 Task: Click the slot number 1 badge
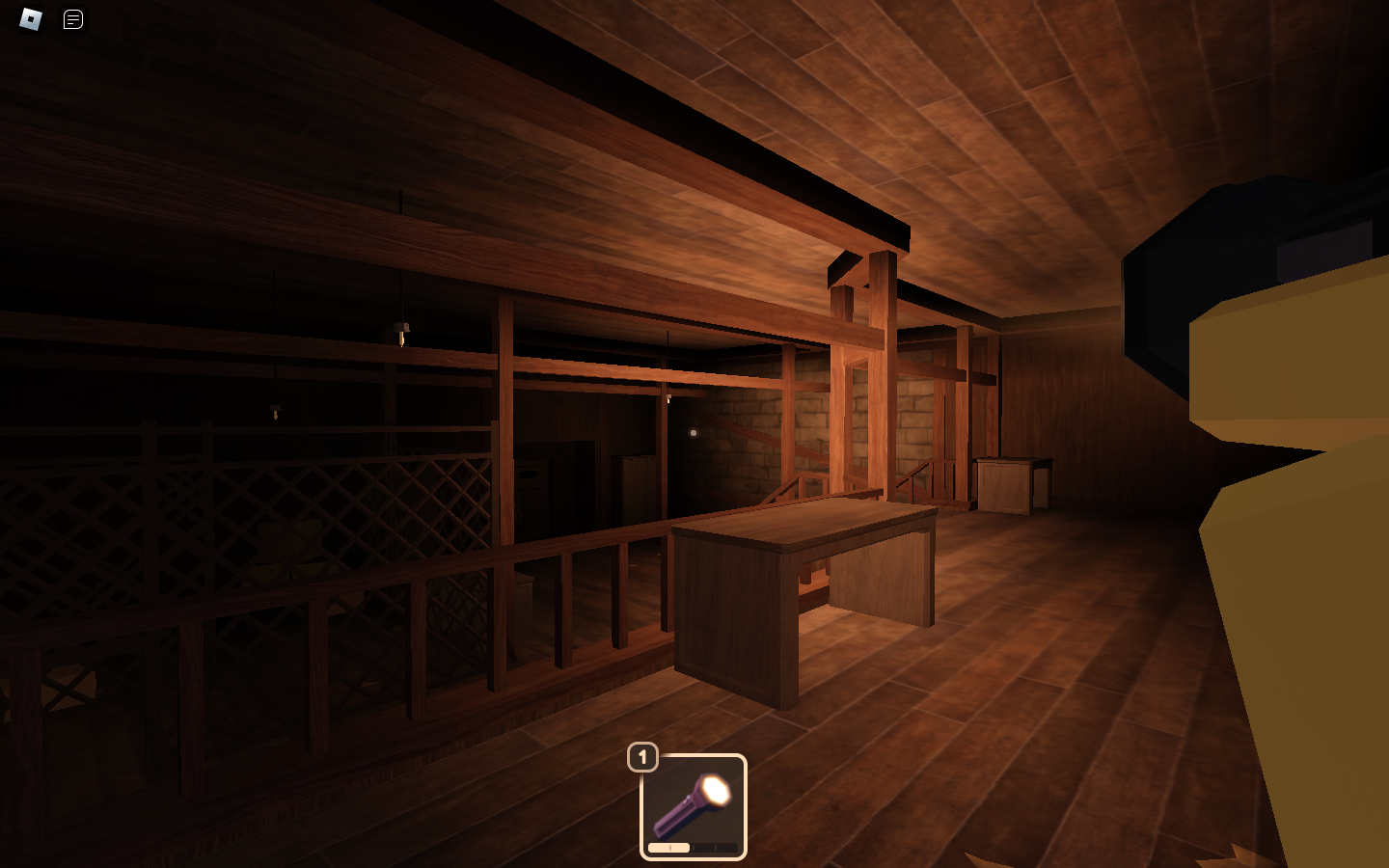click(x=642, y=758)
